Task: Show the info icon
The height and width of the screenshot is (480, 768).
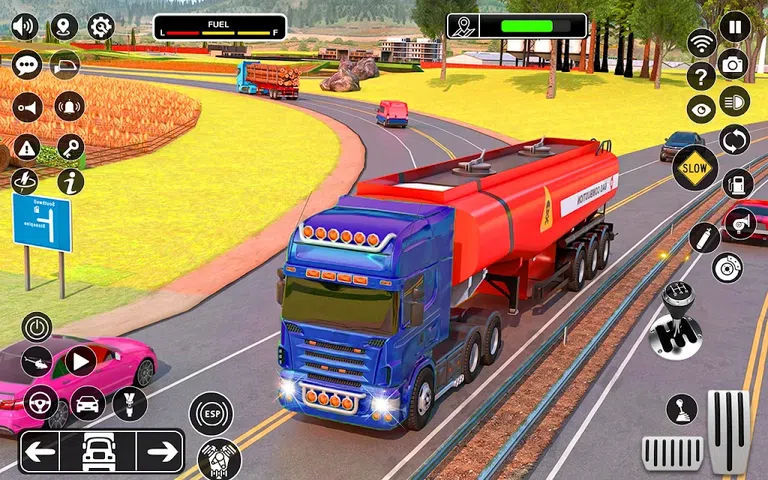Action: 70,181
